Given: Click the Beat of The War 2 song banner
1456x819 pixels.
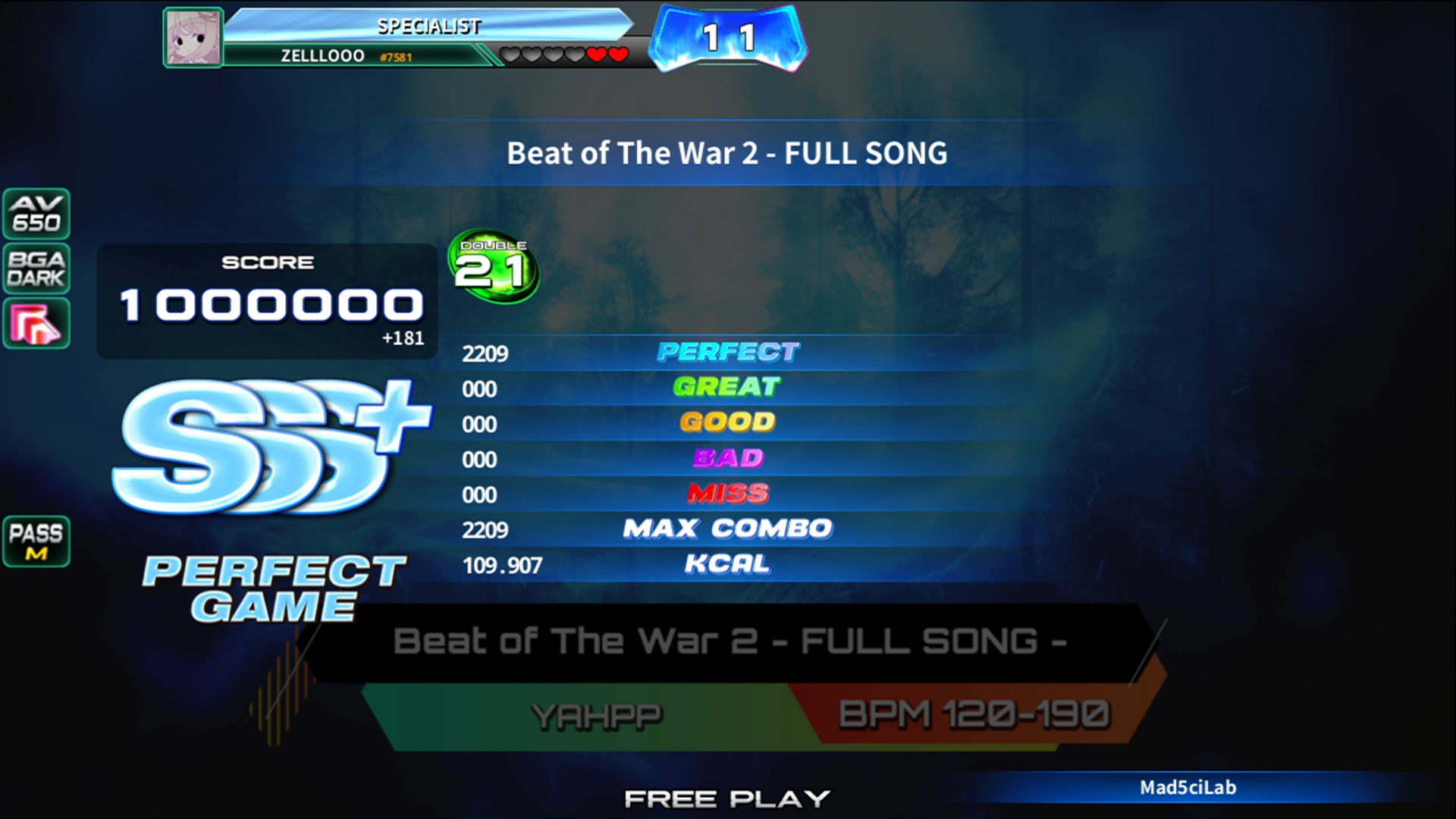Looking at the screenshot, I should click(x=728, y=642).
